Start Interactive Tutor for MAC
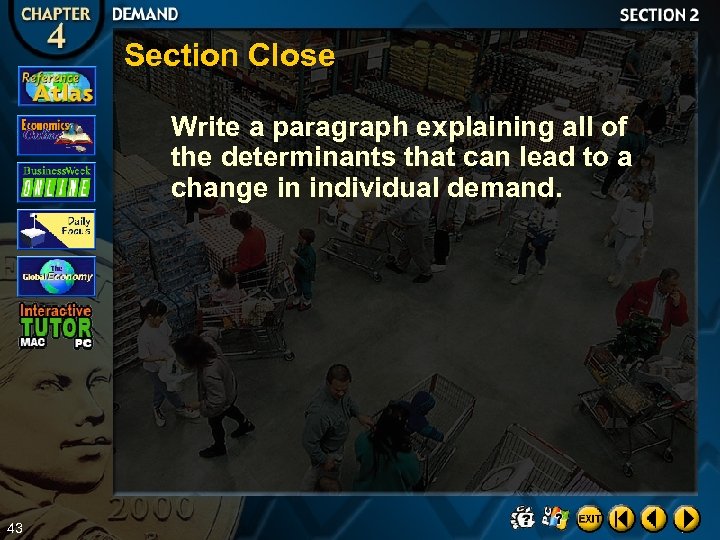The image size is (720, 540). 33,342
